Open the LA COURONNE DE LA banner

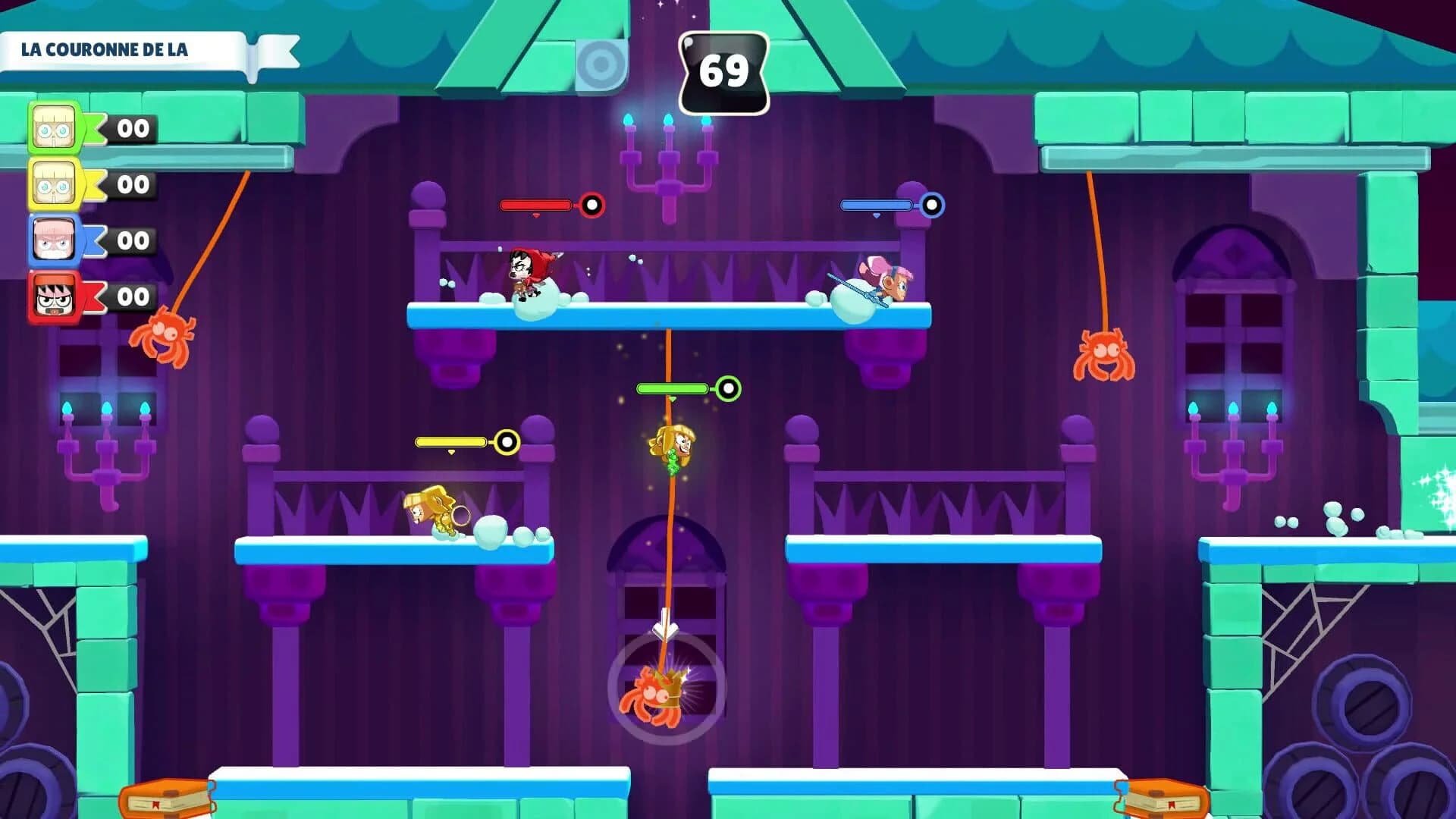pyautogui.click(x=106, y=51)
